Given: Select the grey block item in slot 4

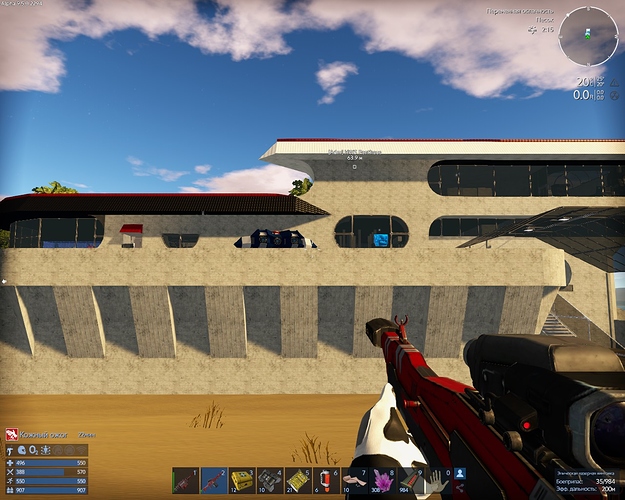Looking at the screenshot, I should tap(270, 481).
